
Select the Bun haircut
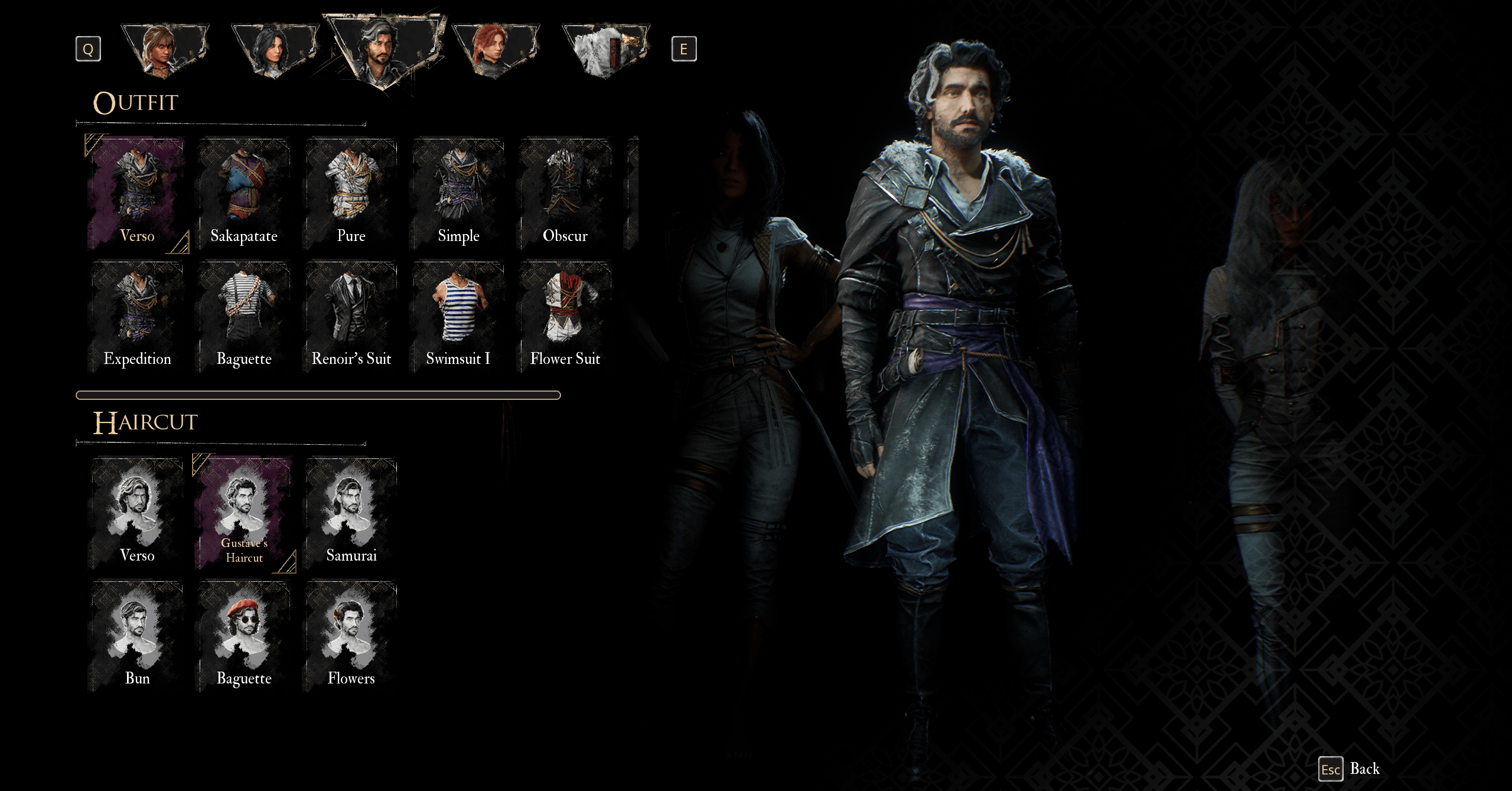(x=137, y=636)
